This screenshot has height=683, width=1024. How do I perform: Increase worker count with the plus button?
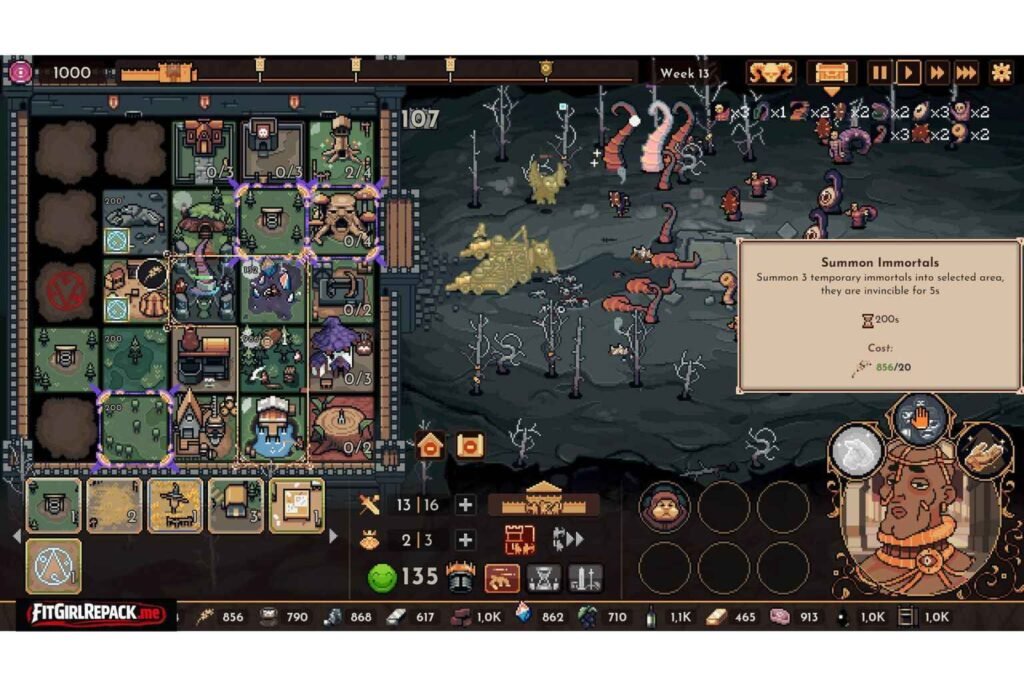(x=465, y=540)
